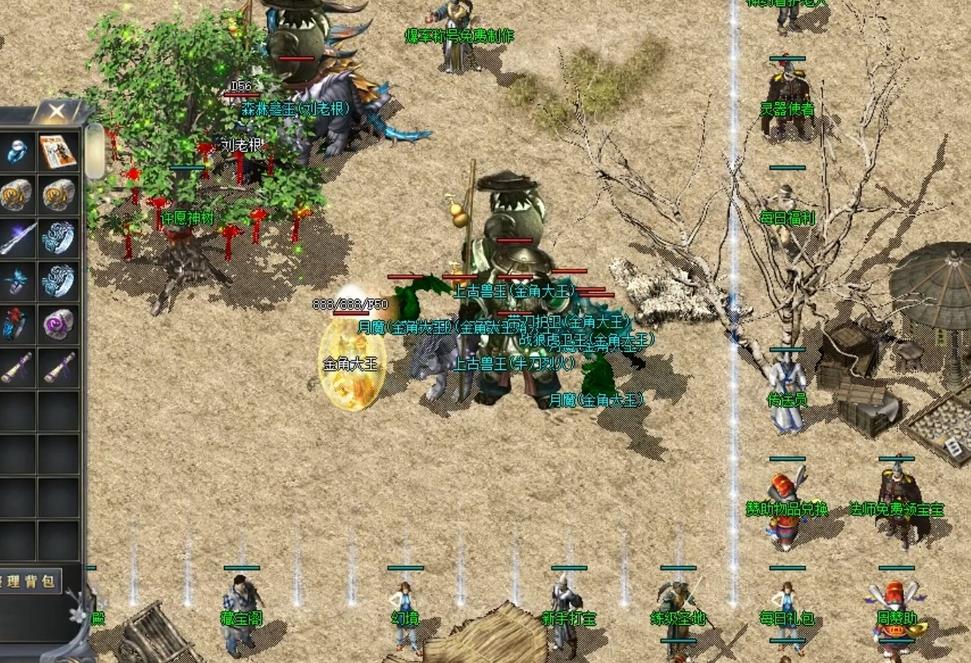Viewport: 971px width, 663px height.
Task: Select the blue ring in the bag
Action: pos(17,151)
